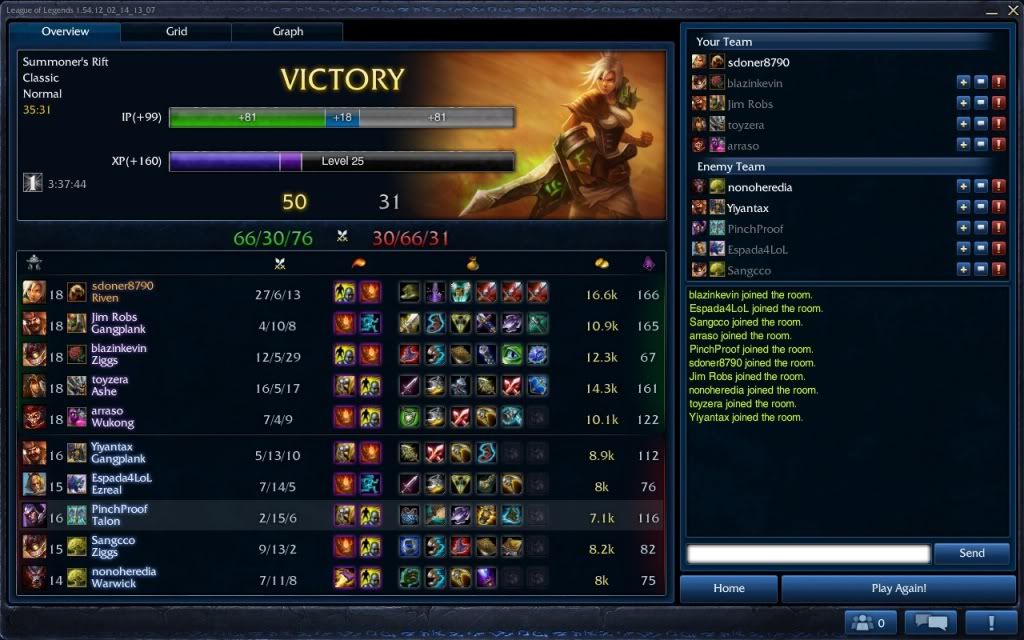Open the Graph tab

[288, 32]
